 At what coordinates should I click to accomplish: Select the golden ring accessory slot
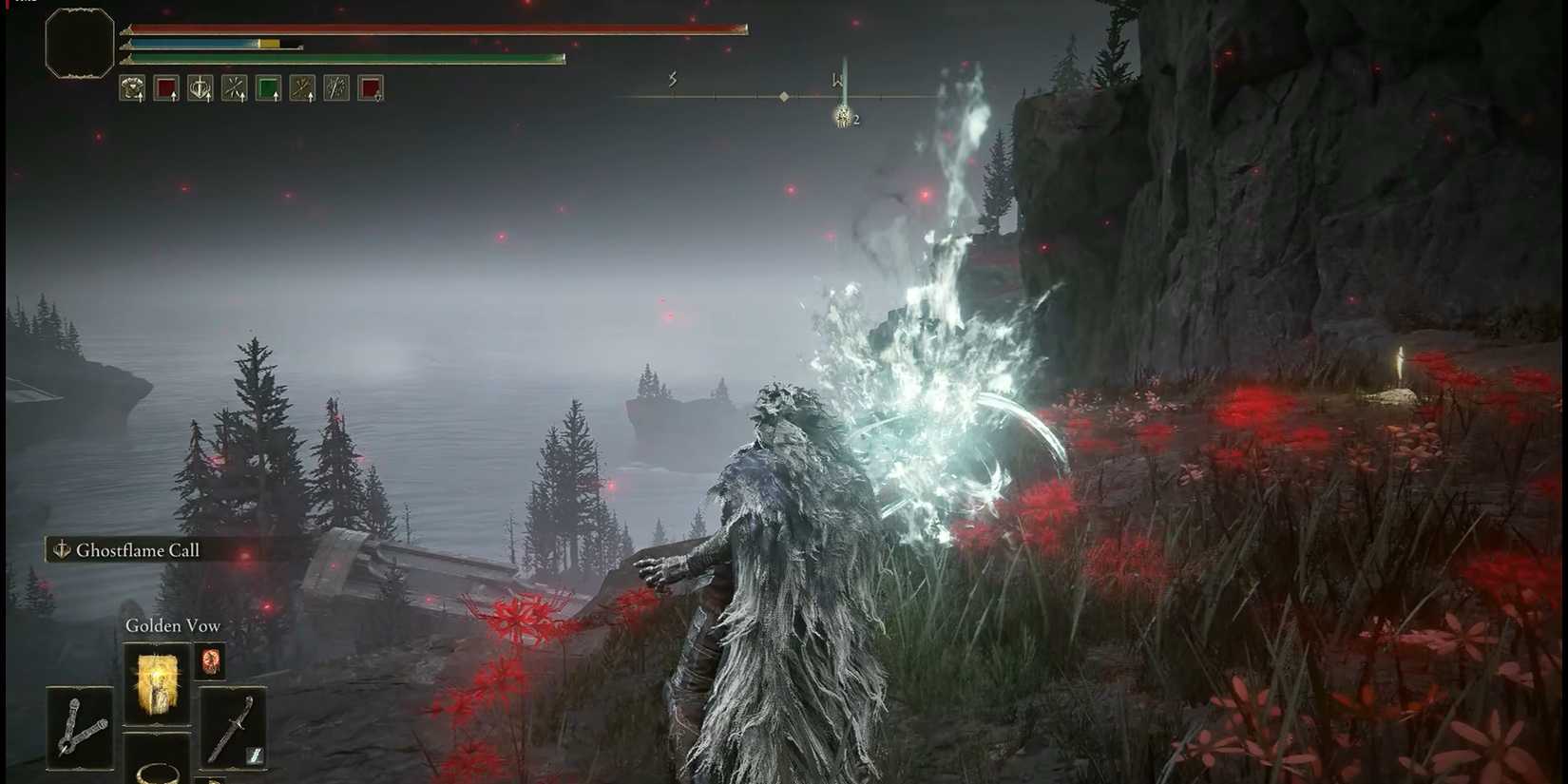pyautogui.click(x=157, y=773)
